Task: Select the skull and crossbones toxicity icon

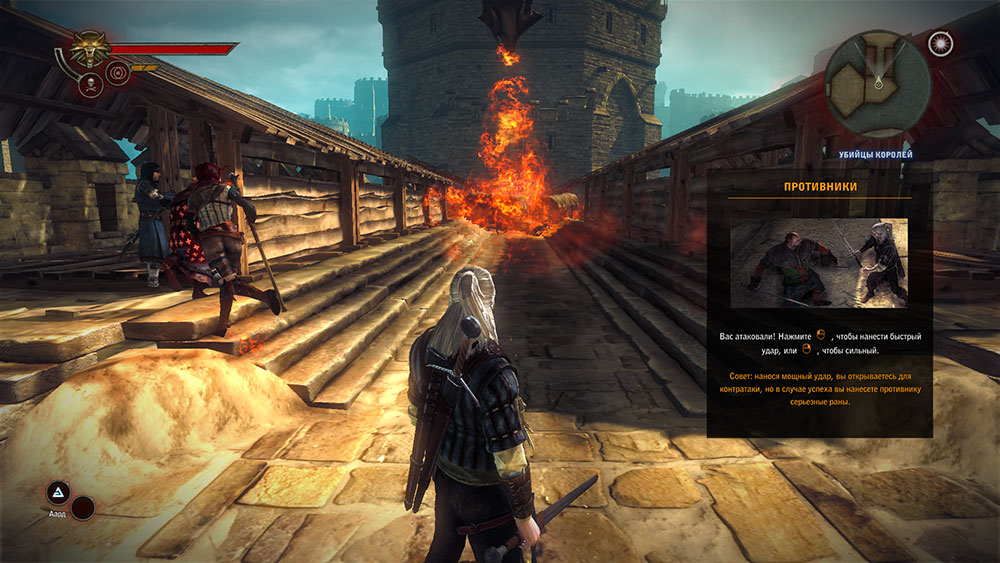Action: (90, 85)
